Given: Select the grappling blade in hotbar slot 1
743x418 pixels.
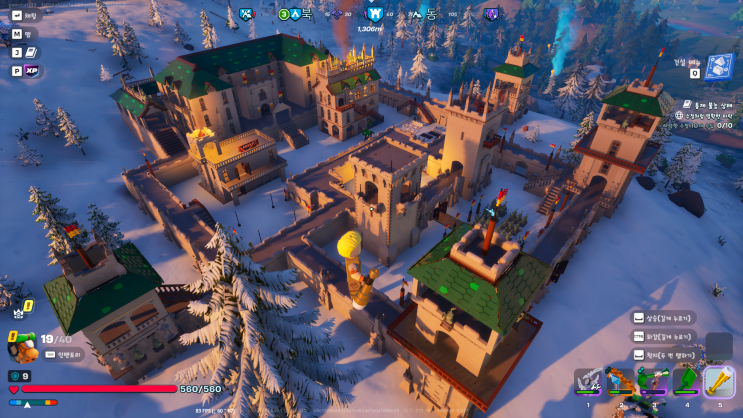Looking at the screenshot, I should (588, 383).
